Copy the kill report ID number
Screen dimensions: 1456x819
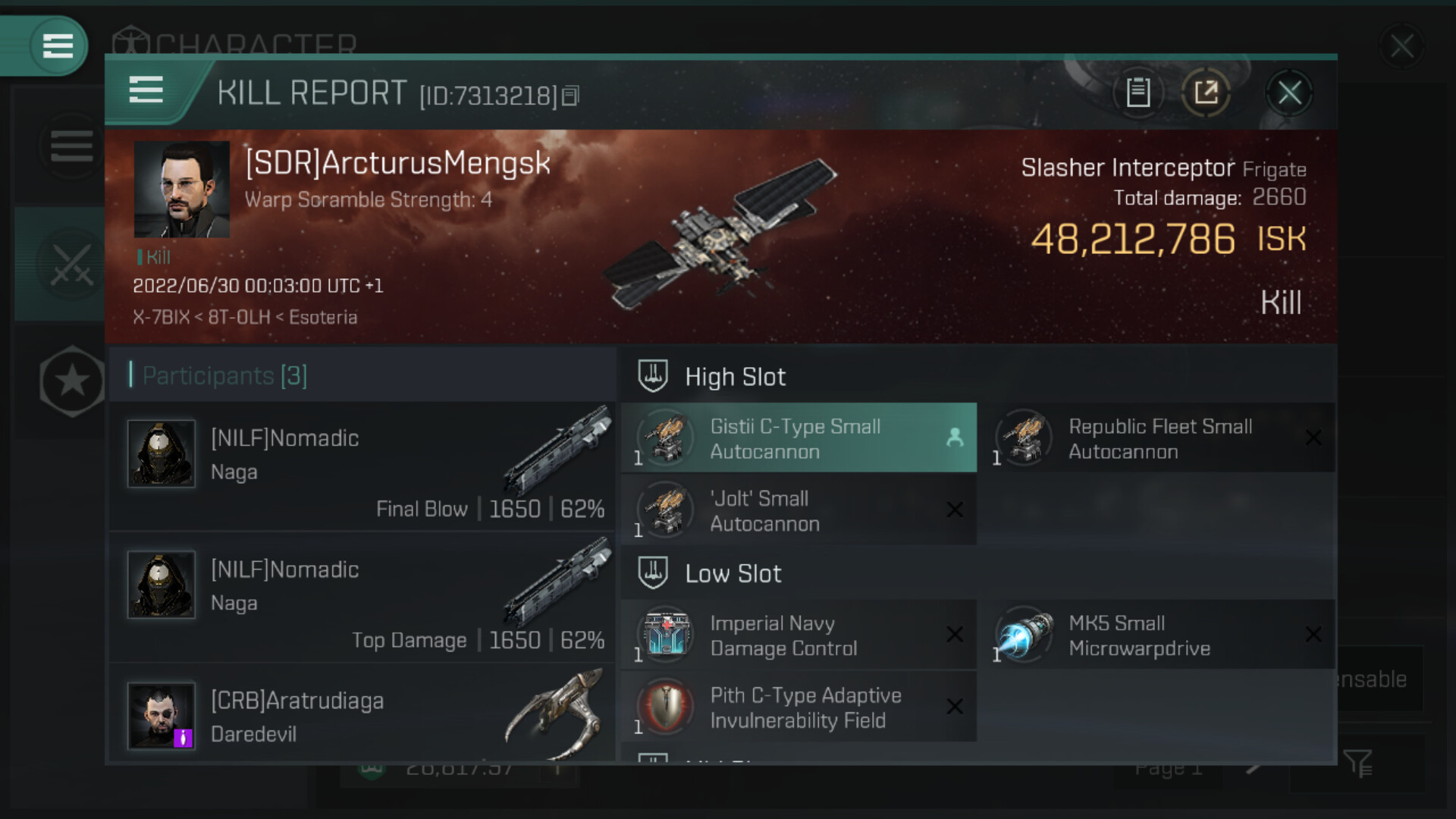click(x=571, y=96)
